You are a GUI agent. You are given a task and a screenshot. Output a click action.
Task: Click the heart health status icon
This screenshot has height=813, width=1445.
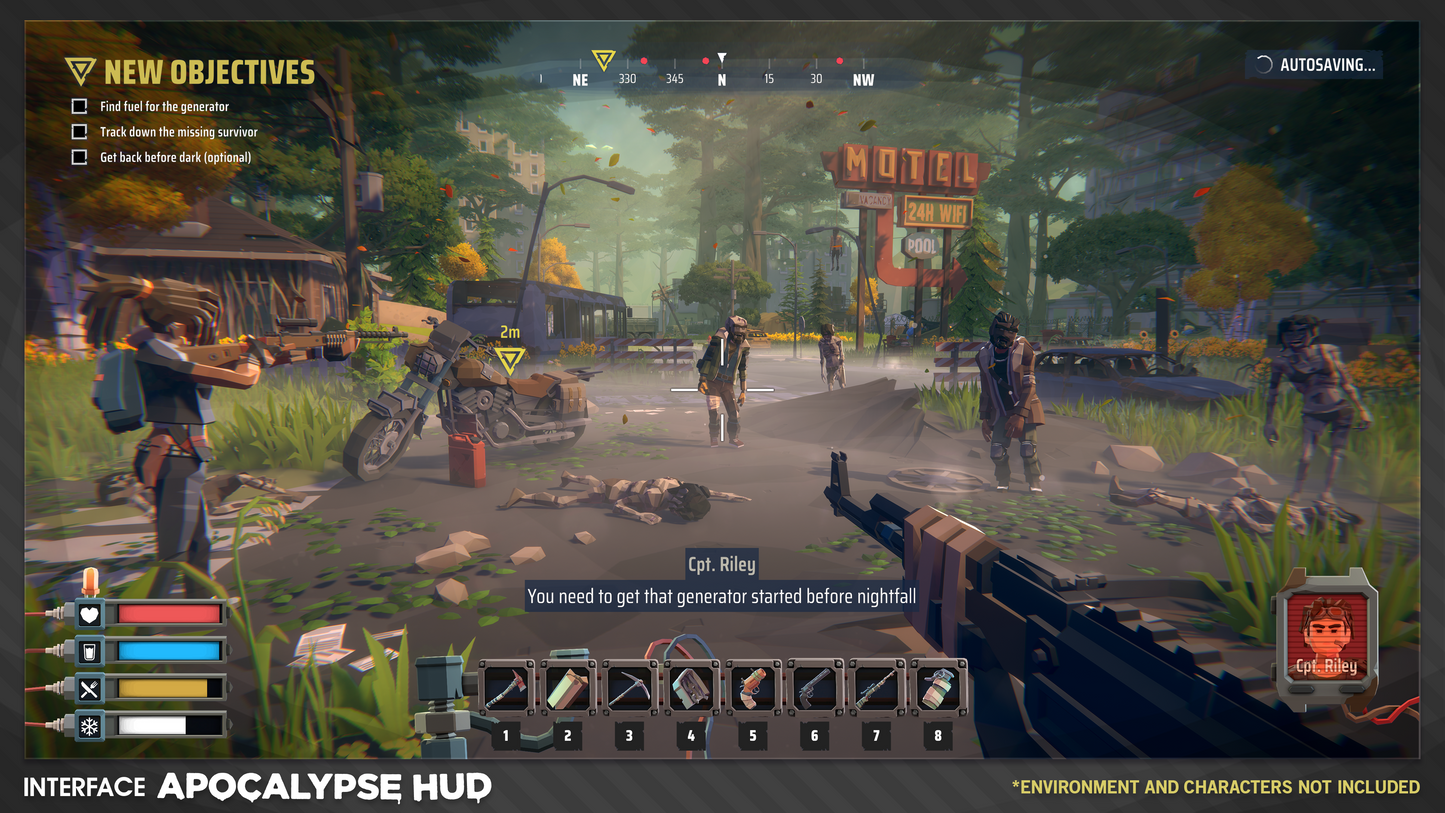(90, 615)
